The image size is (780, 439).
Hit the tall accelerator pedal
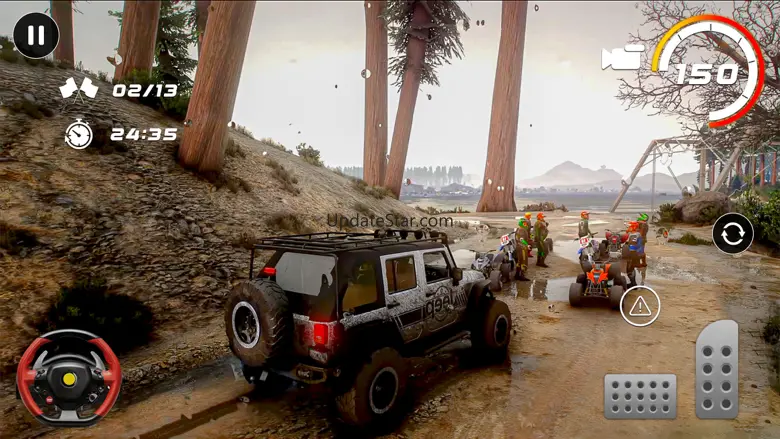coord(717,368)
